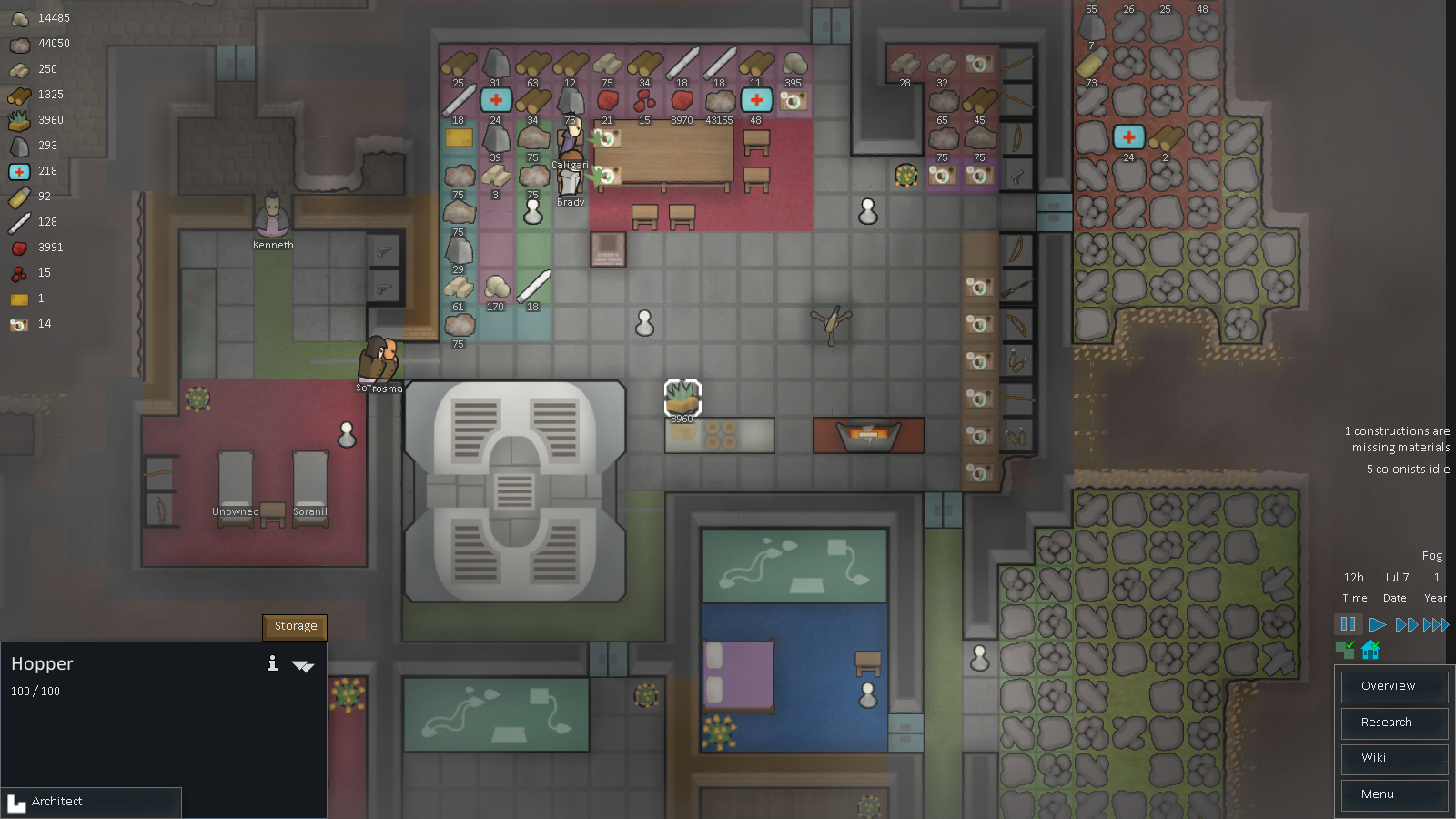Open the Menu panel
Image resolution: width=1456 pixels, height=819 pixels.
pos(1394,794)
